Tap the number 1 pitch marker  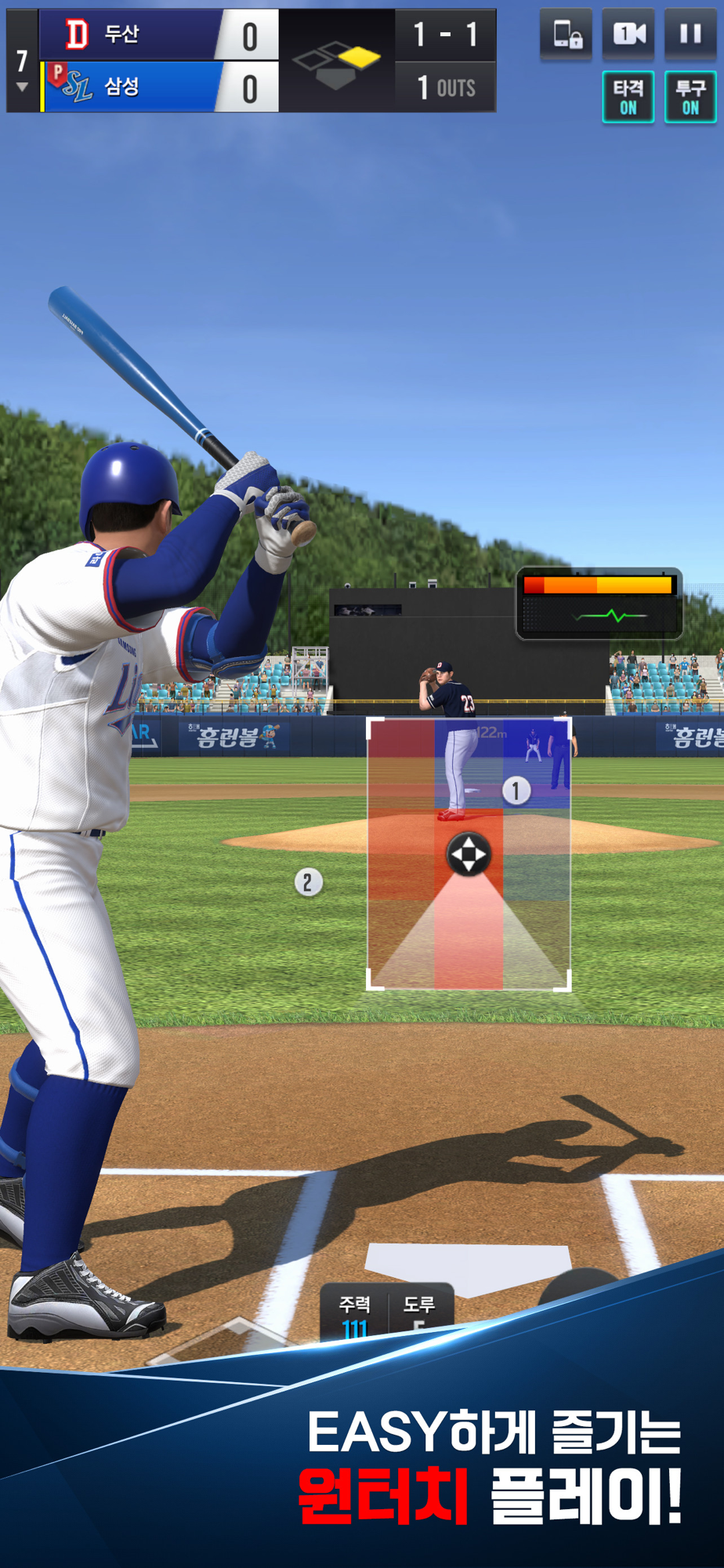coord(516,790)
